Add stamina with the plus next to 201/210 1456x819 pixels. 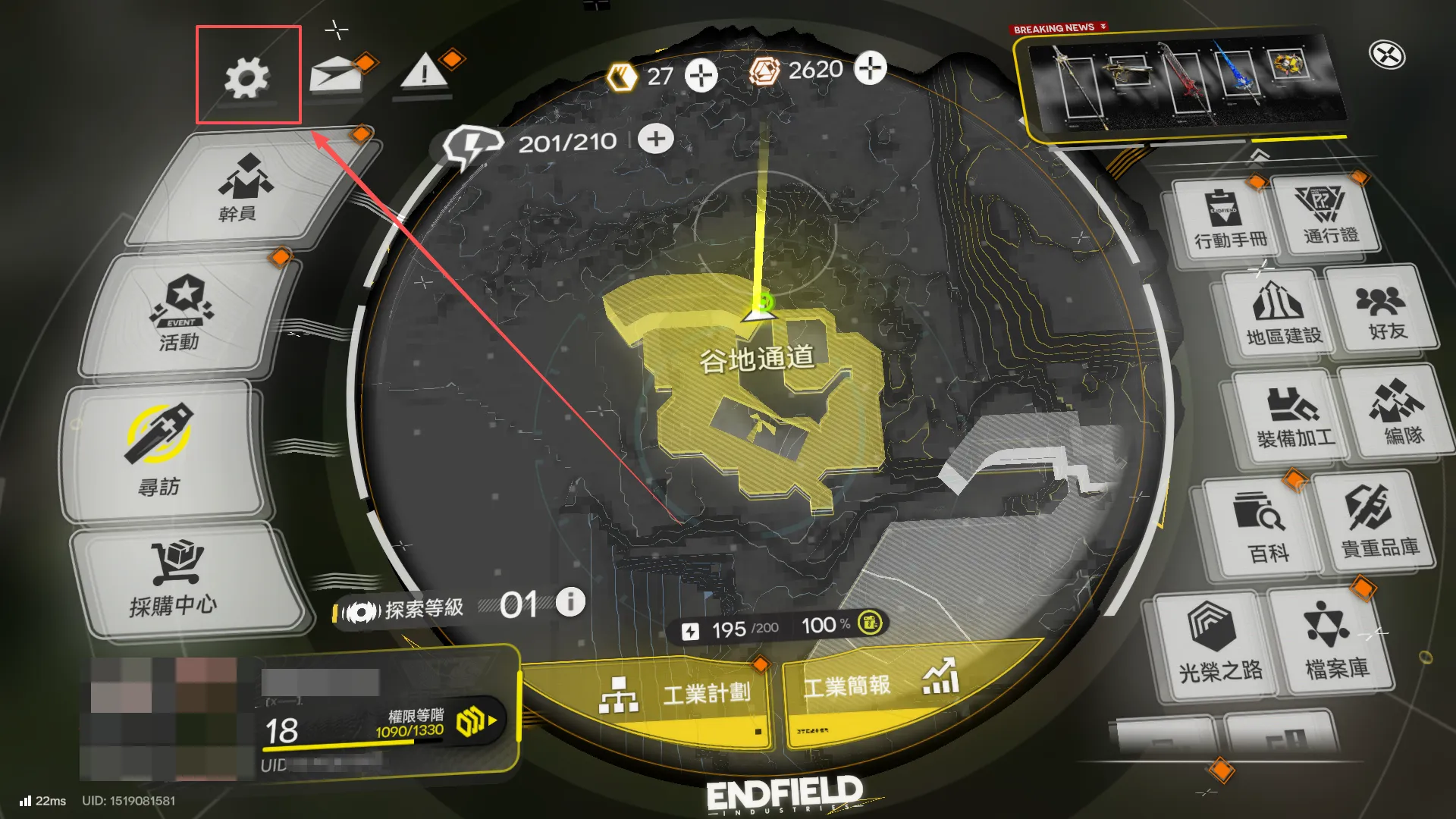tap(656, 140)
